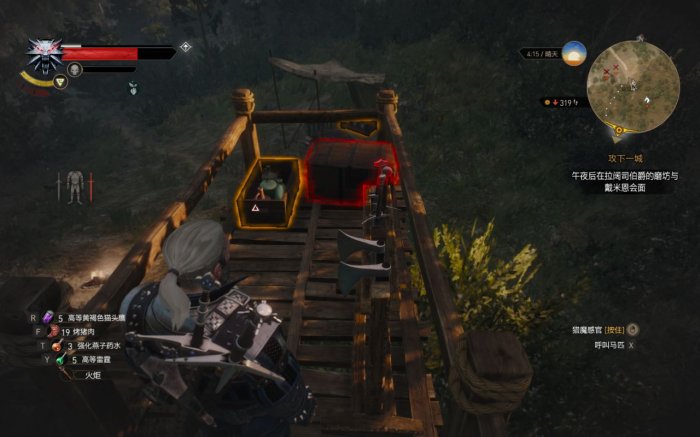Select the yellow quest marker on minimap edge
Viewport: 700px width, 437px height.
620,130
